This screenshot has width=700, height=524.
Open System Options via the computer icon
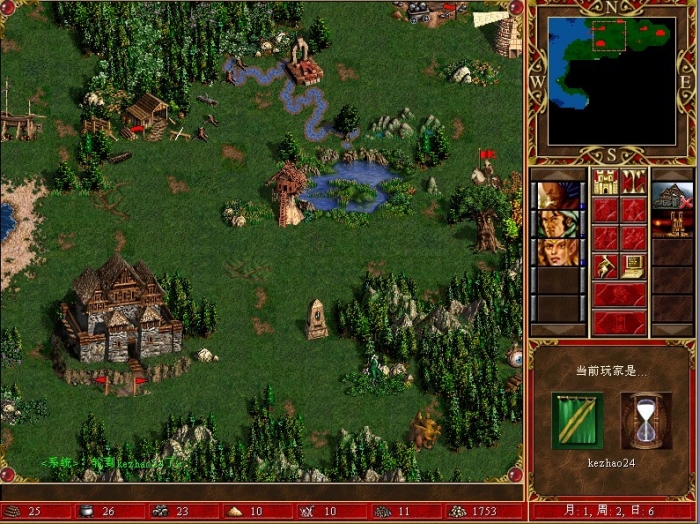click(633, 265)
